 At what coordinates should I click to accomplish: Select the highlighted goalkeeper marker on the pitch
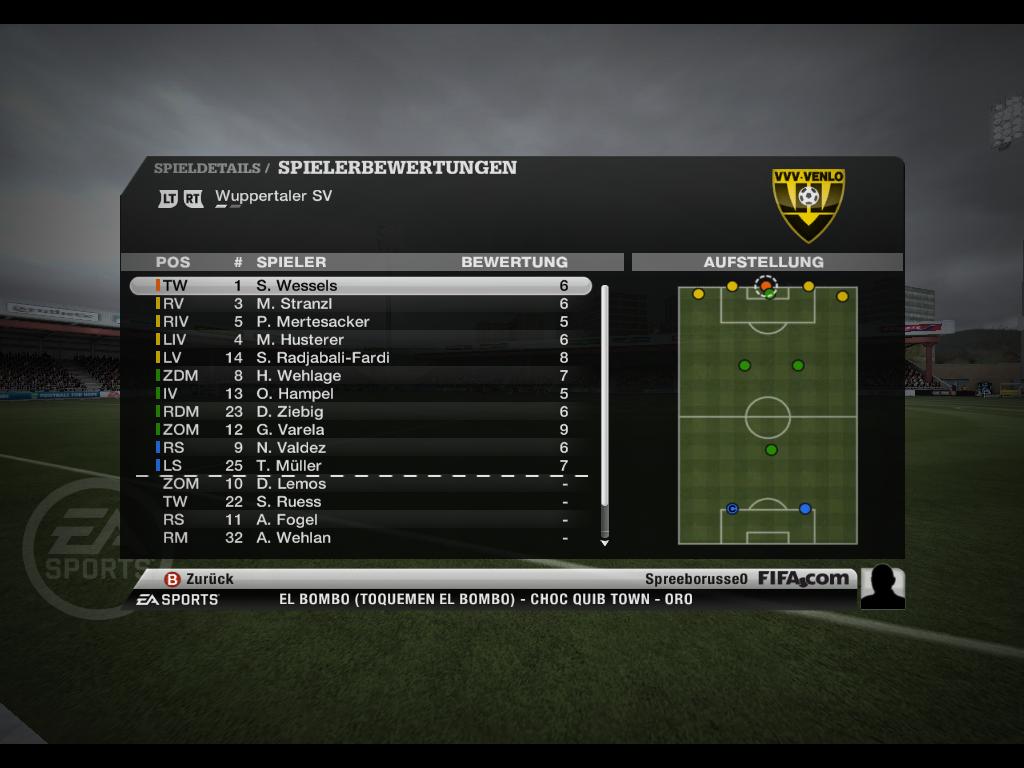coord(766,286)
